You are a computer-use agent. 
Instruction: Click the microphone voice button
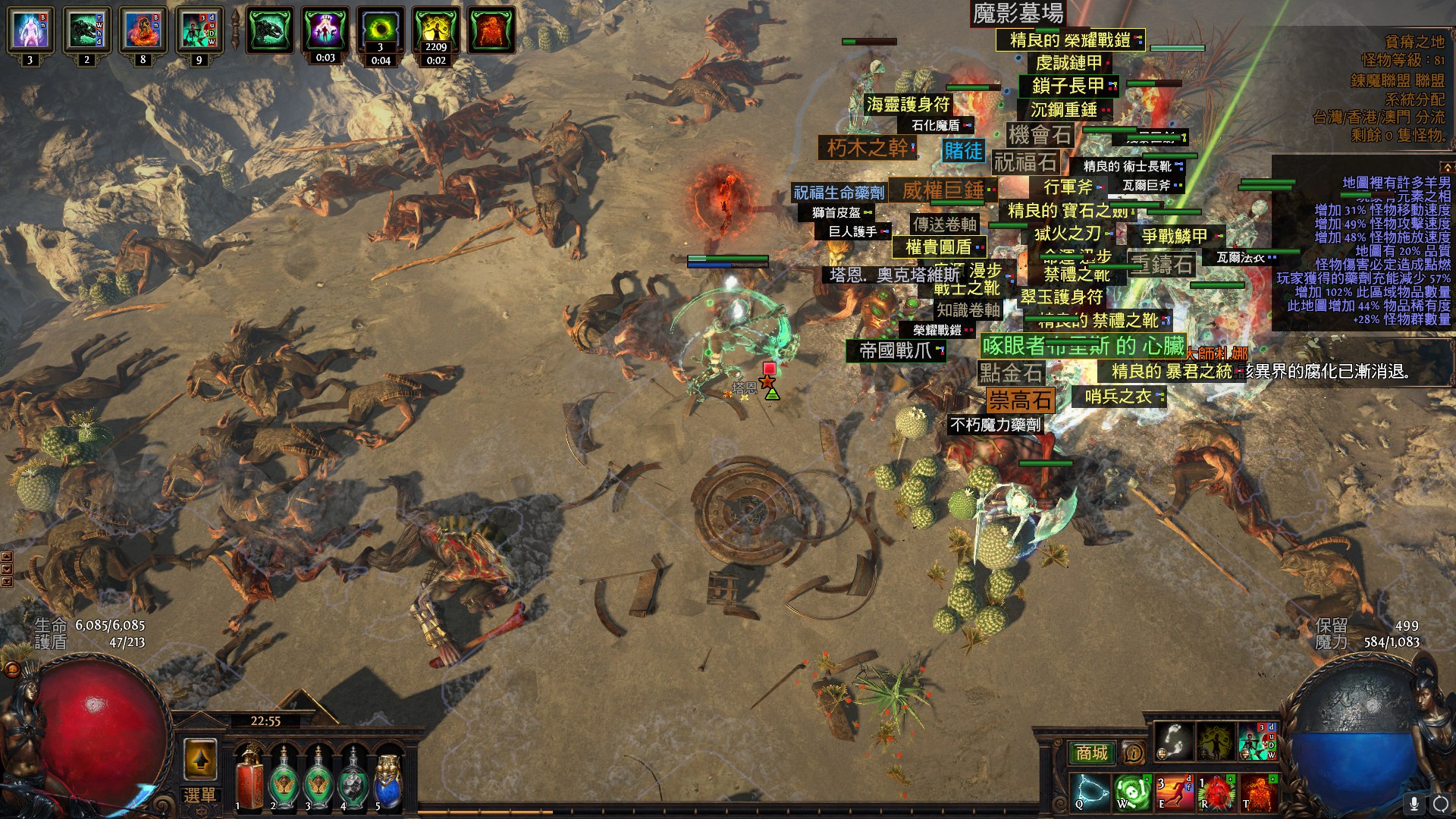pyautogui.click(x=1414, y=802)
